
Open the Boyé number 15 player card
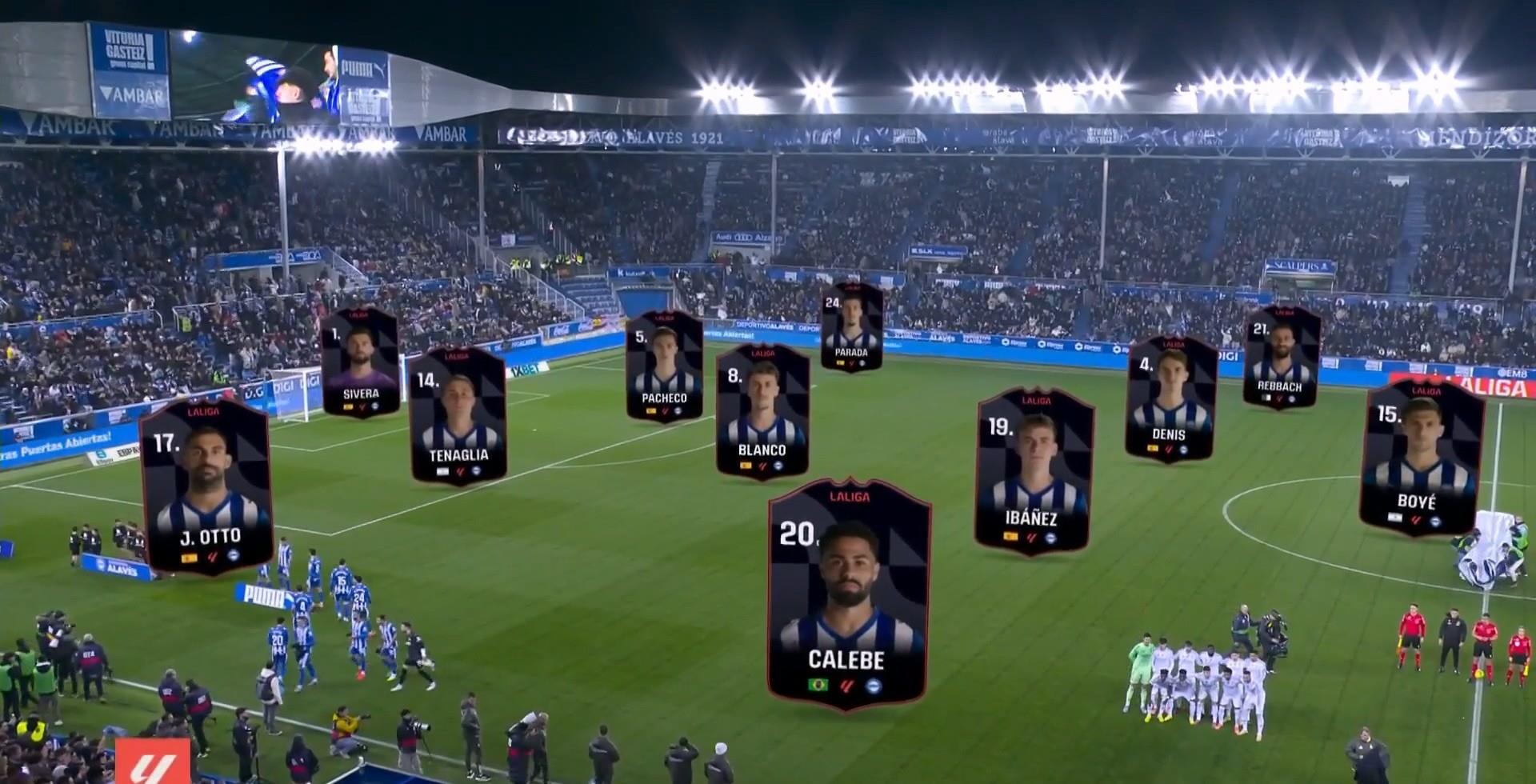(1421, 458)
